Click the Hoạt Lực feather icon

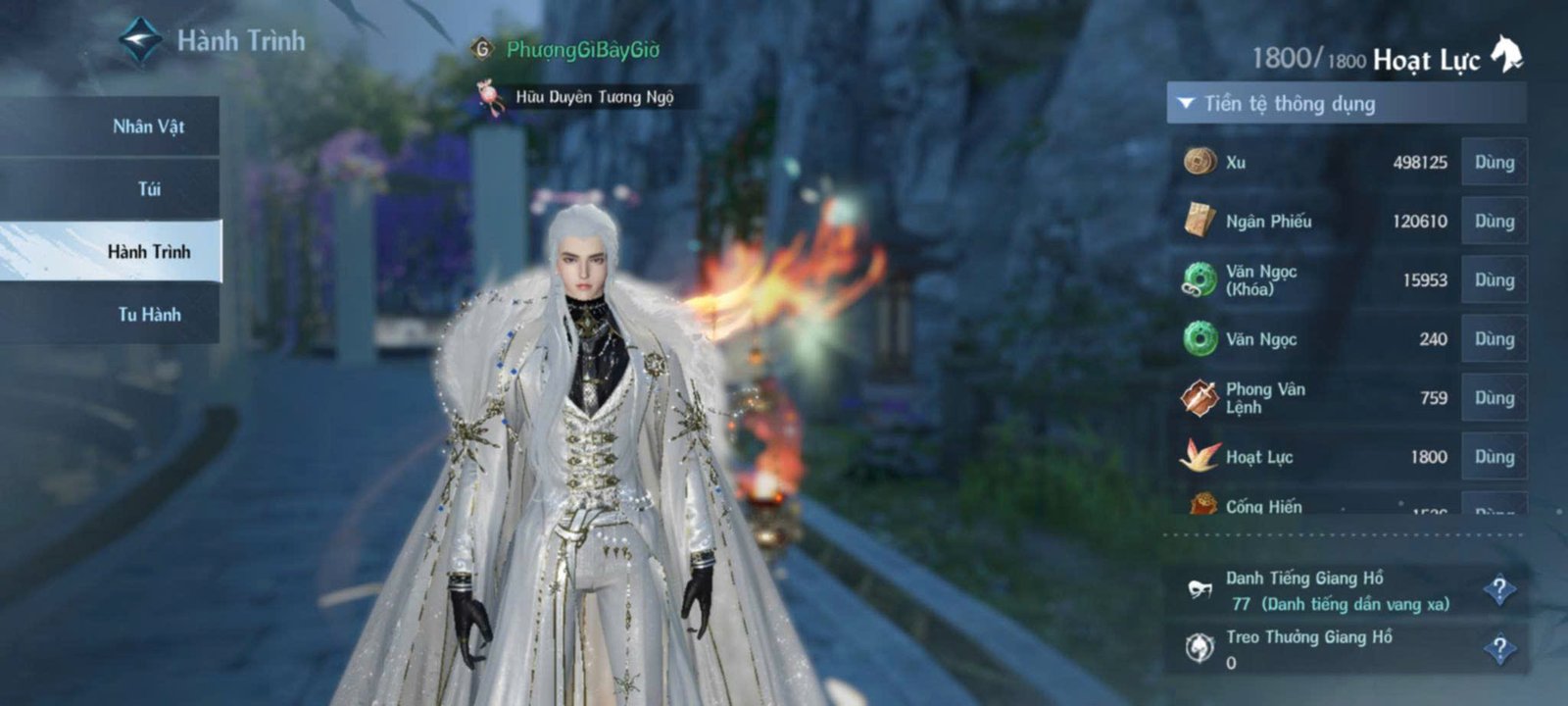pyautogui.click(x=1198, y=457)
